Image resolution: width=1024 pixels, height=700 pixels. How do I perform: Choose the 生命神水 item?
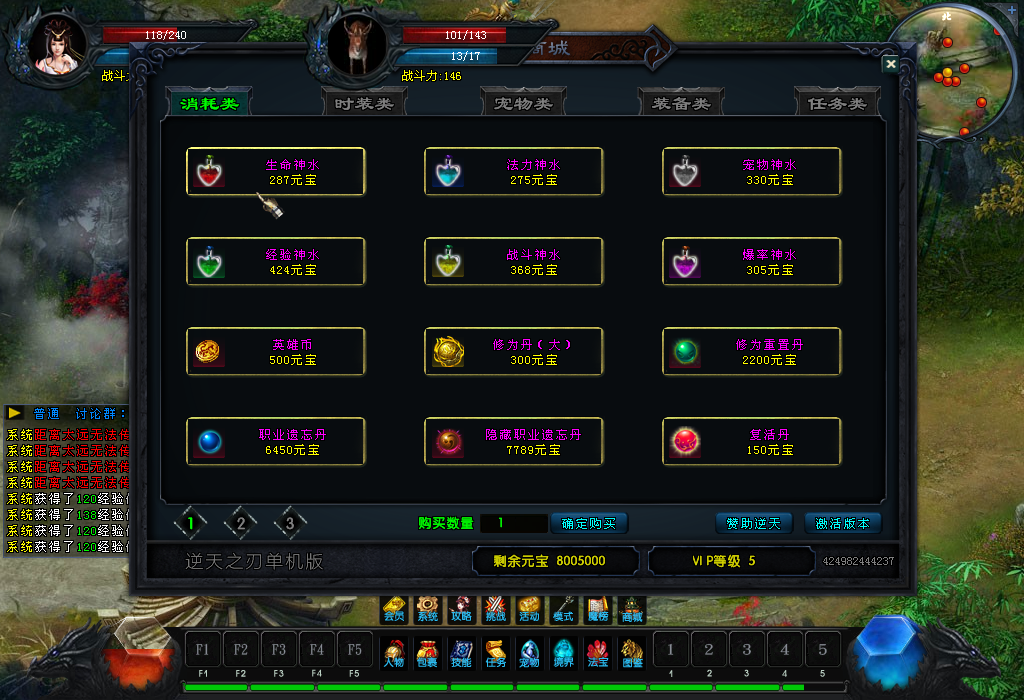276,172
